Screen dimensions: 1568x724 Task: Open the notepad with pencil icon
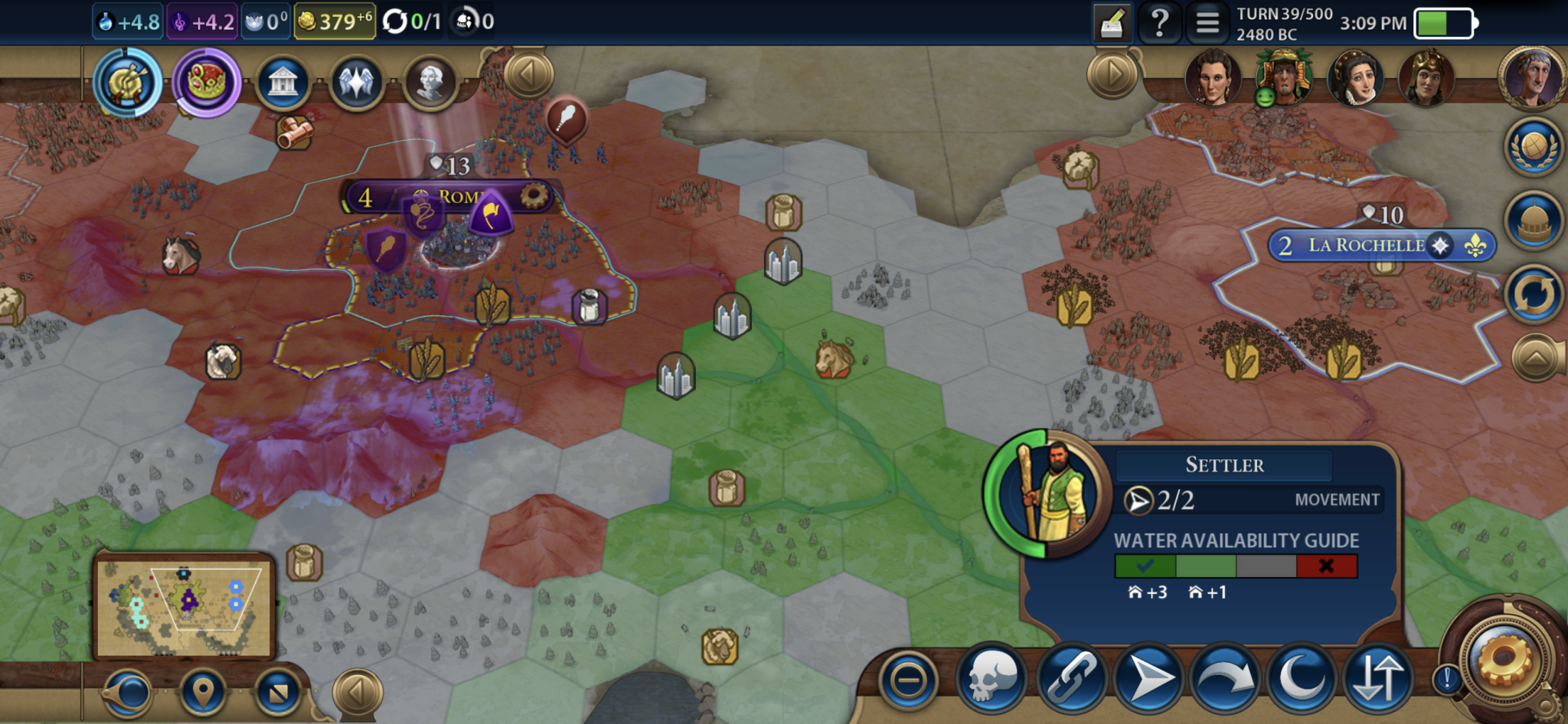pyautogui.click(x=1112, y=23)
